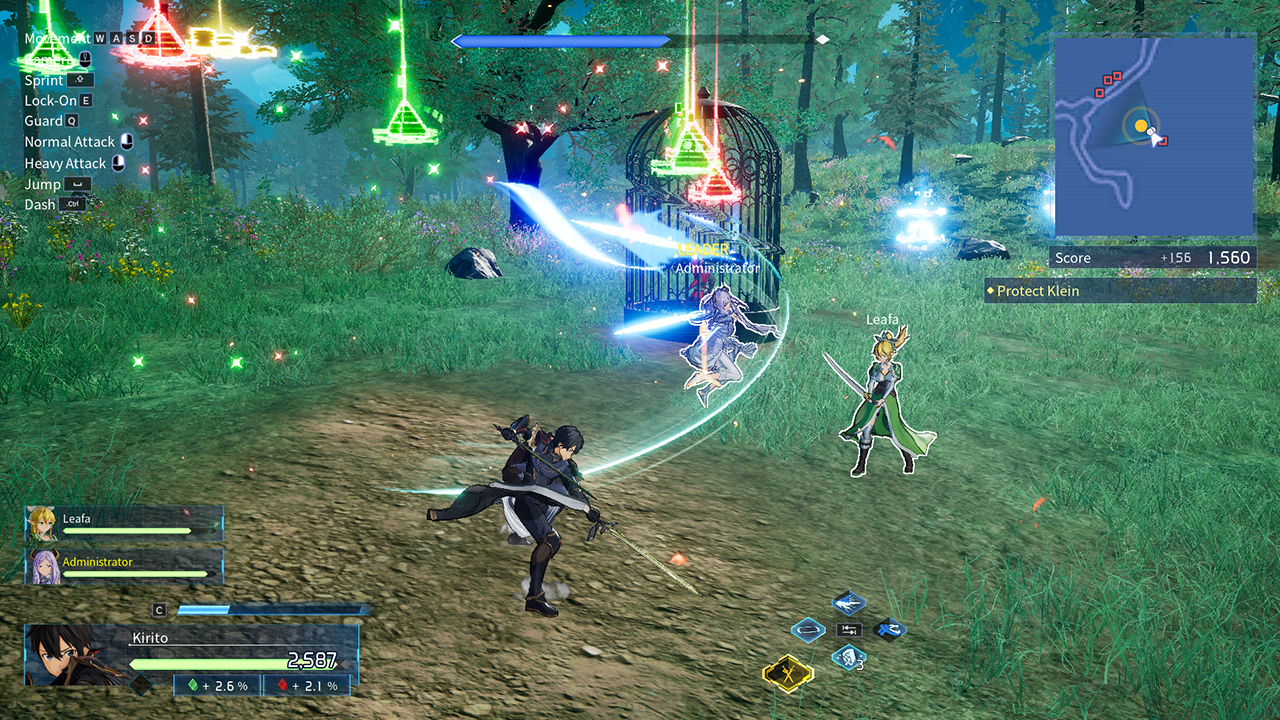The image size is (1280, 720).
Task: Use the dashing slash skill icon
Action: 848,602
